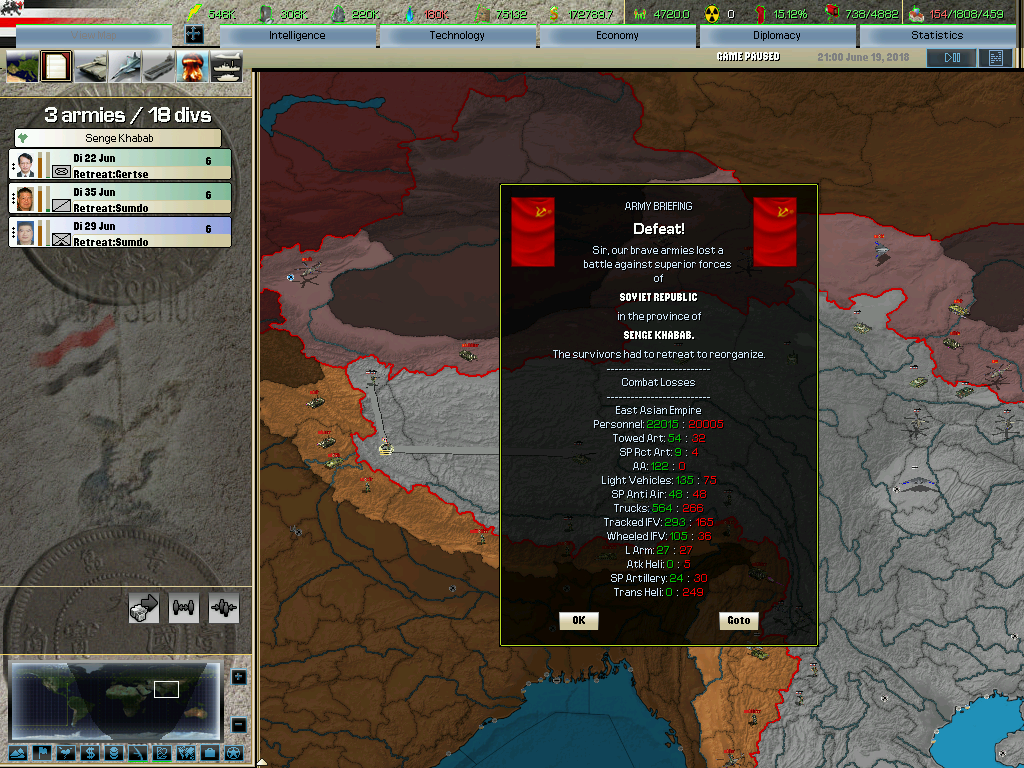The height and width of the screenshot is (768, 1024).
Task: Select the nuclear explosion icon
Action: pyautogui.click(x=192, y=67)
